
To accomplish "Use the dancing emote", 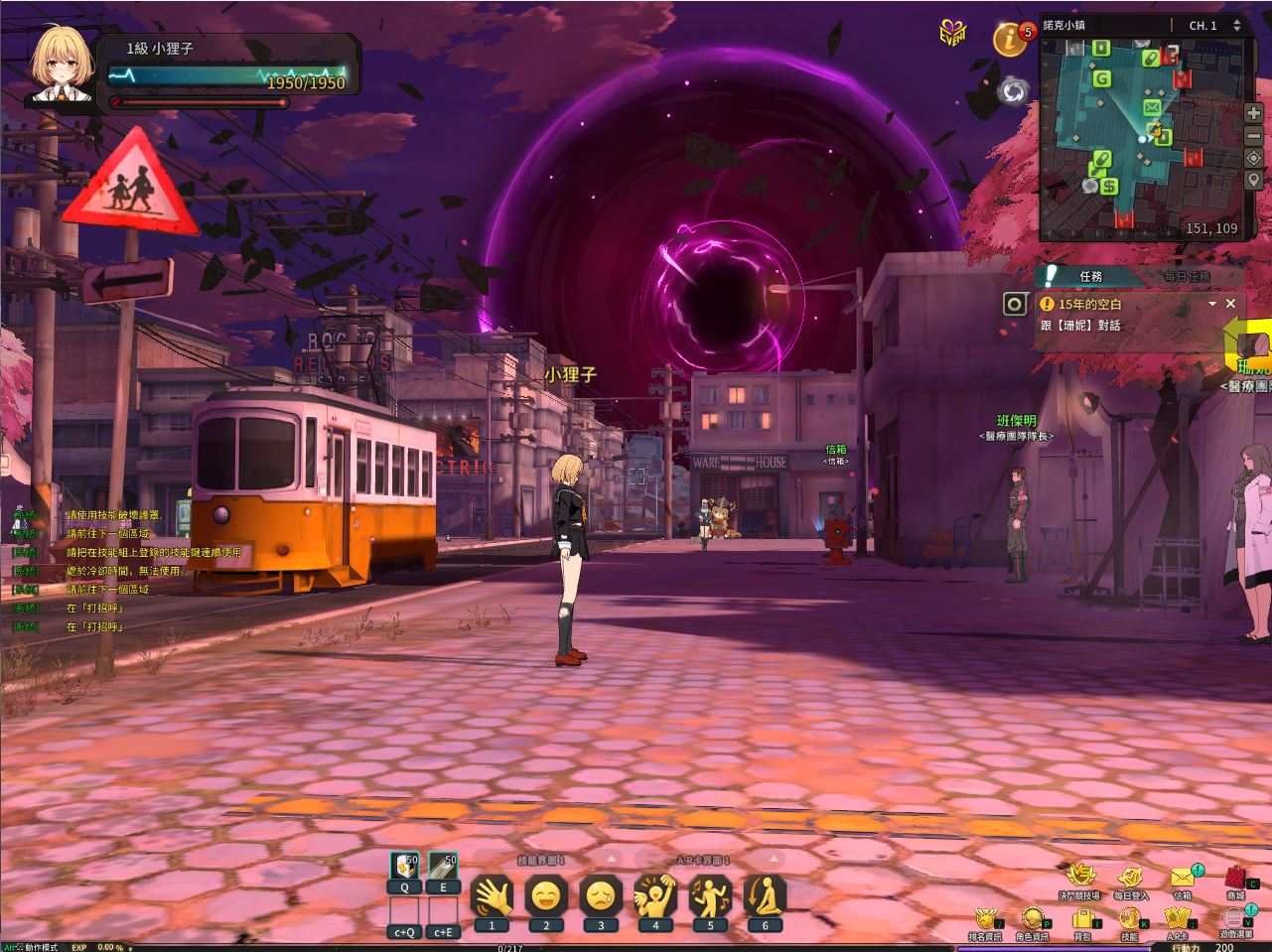I will pyautogui.click(x=710, y=897).
